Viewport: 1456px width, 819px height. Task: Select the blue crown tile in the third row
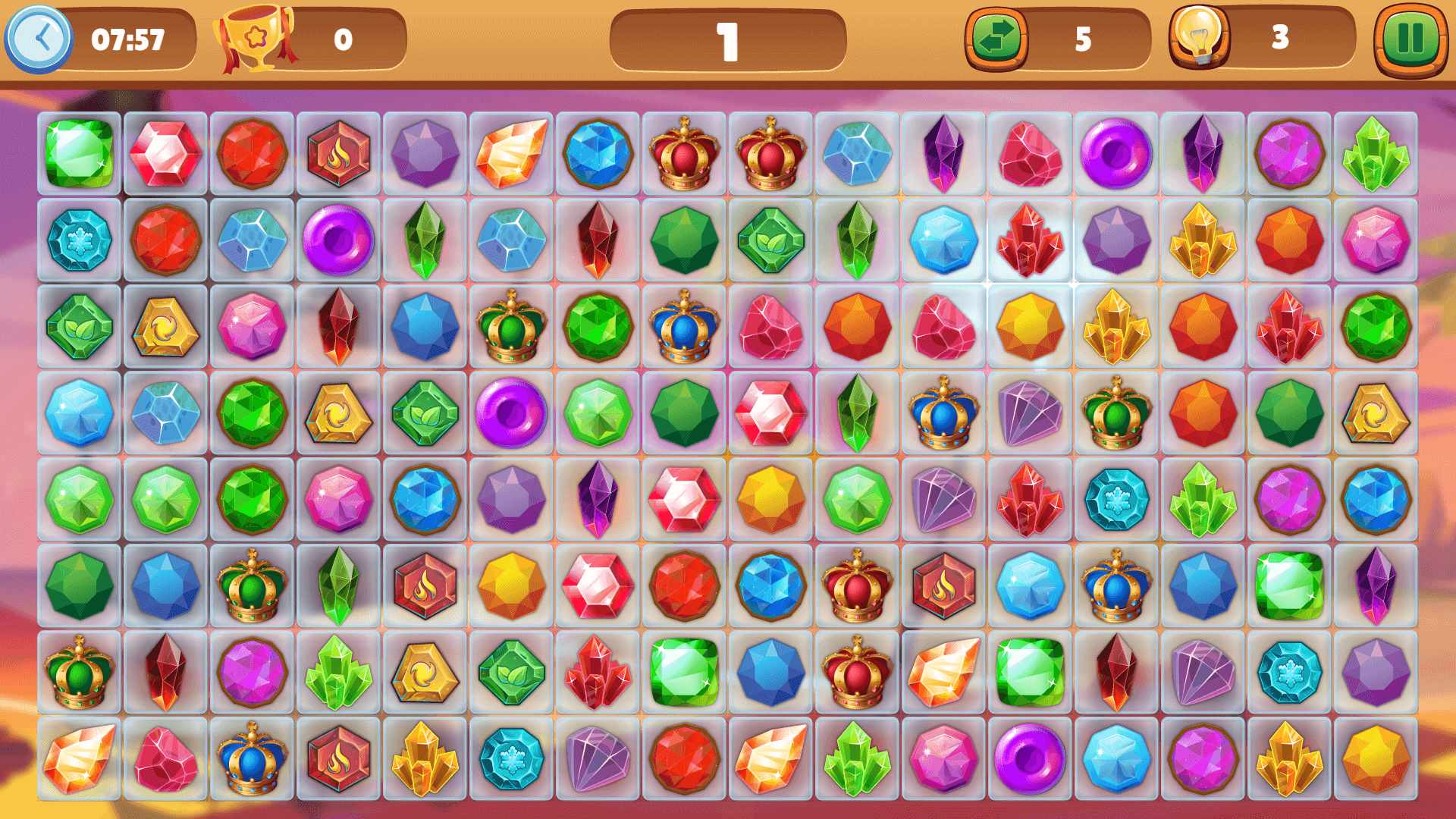tap(685, 328)
